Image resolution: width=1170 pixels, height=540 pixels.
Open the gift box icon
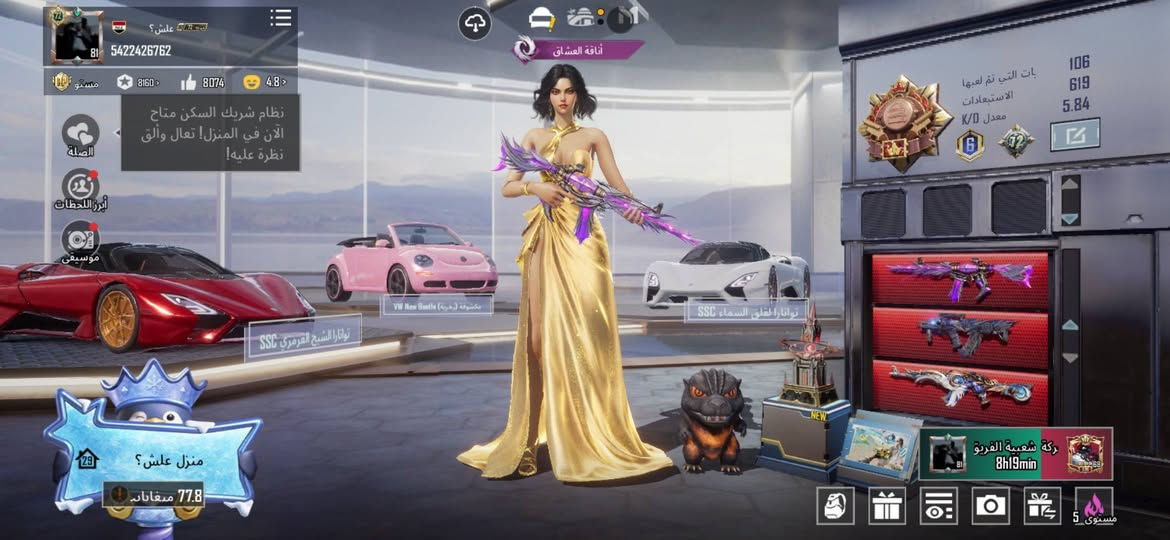[887, 506]
